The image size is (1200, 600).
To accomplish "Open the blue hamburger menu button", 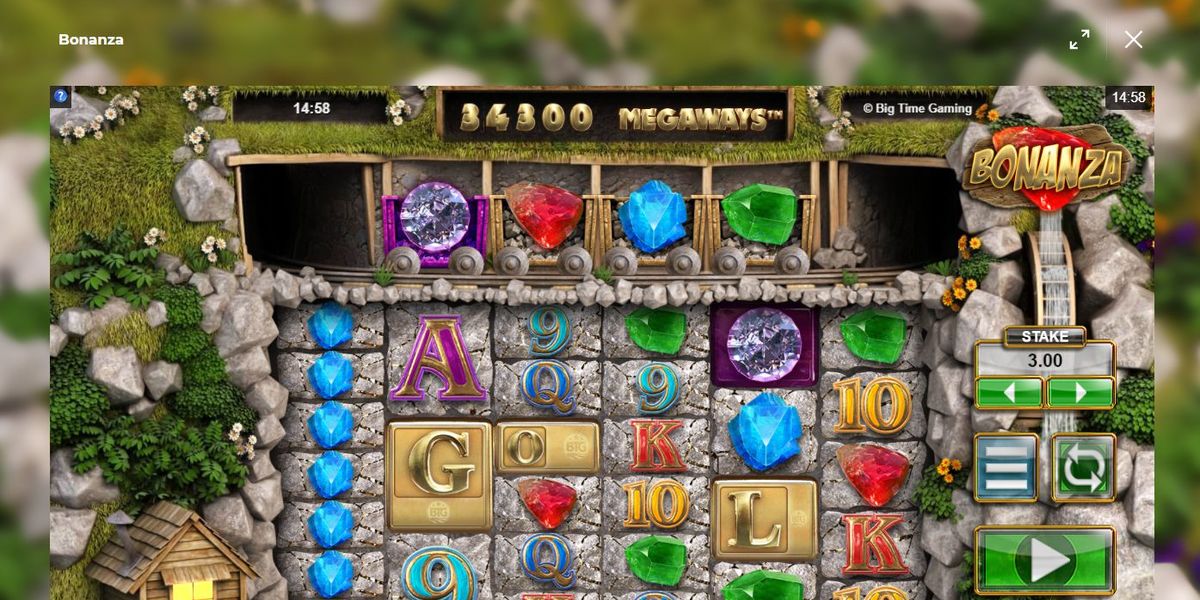I will coord(1007,467).
